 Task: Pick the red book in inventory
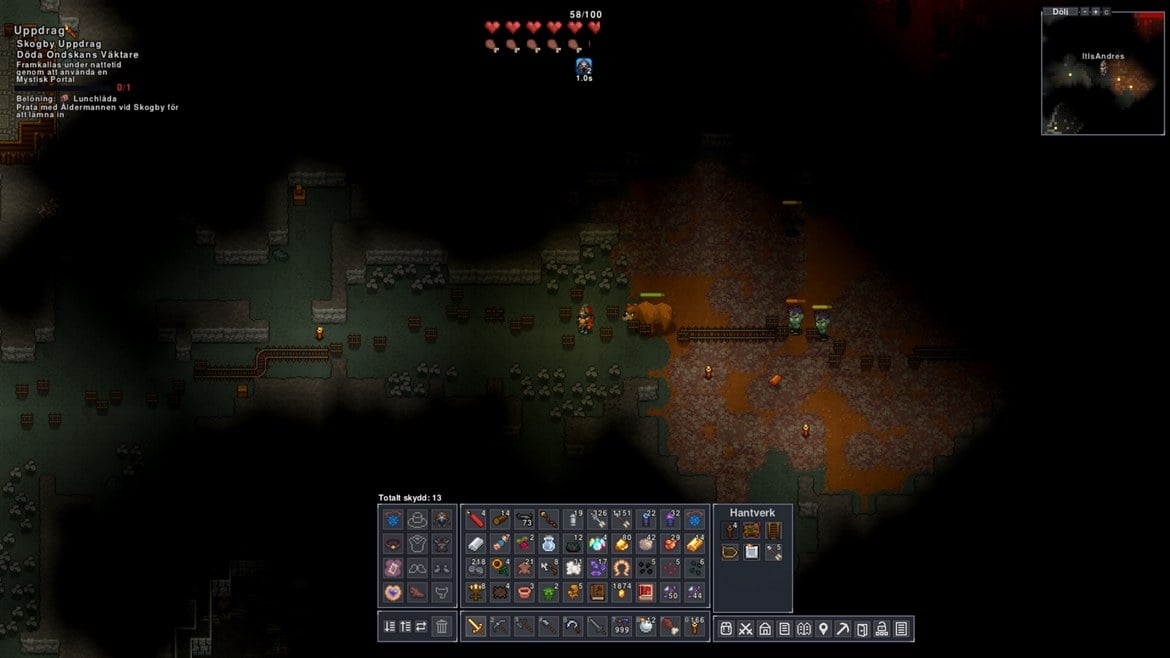(x=646, y=592)
